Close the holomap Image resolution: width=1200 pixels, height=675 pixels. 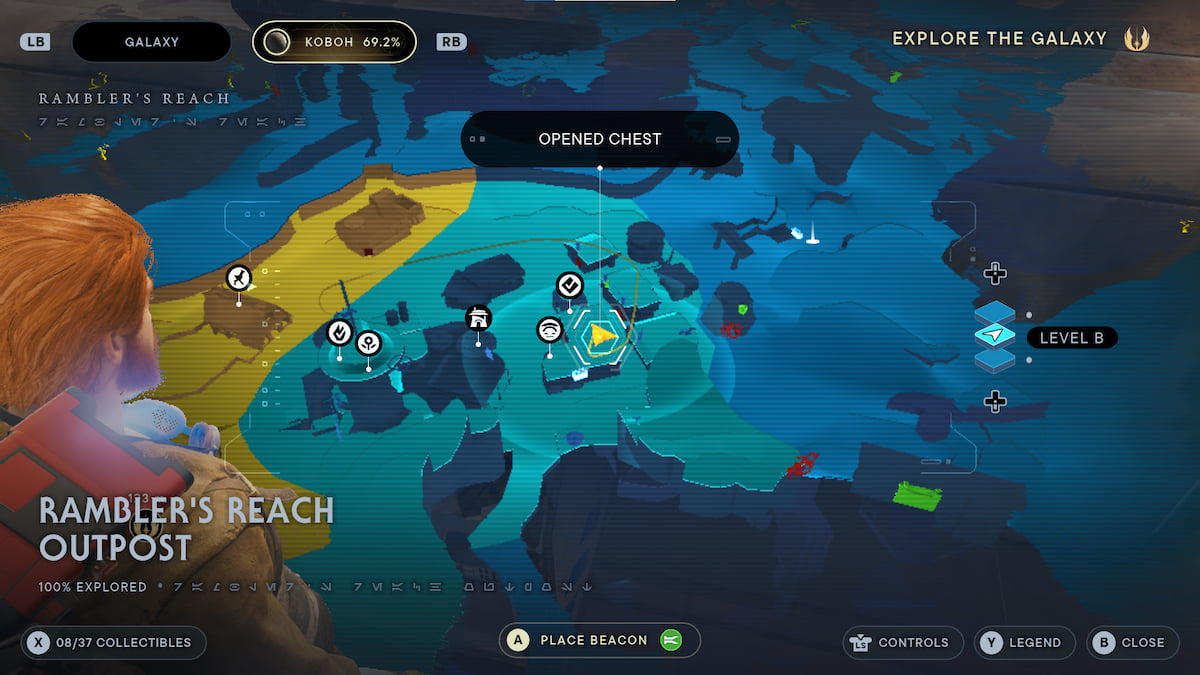pos(1132,642)
